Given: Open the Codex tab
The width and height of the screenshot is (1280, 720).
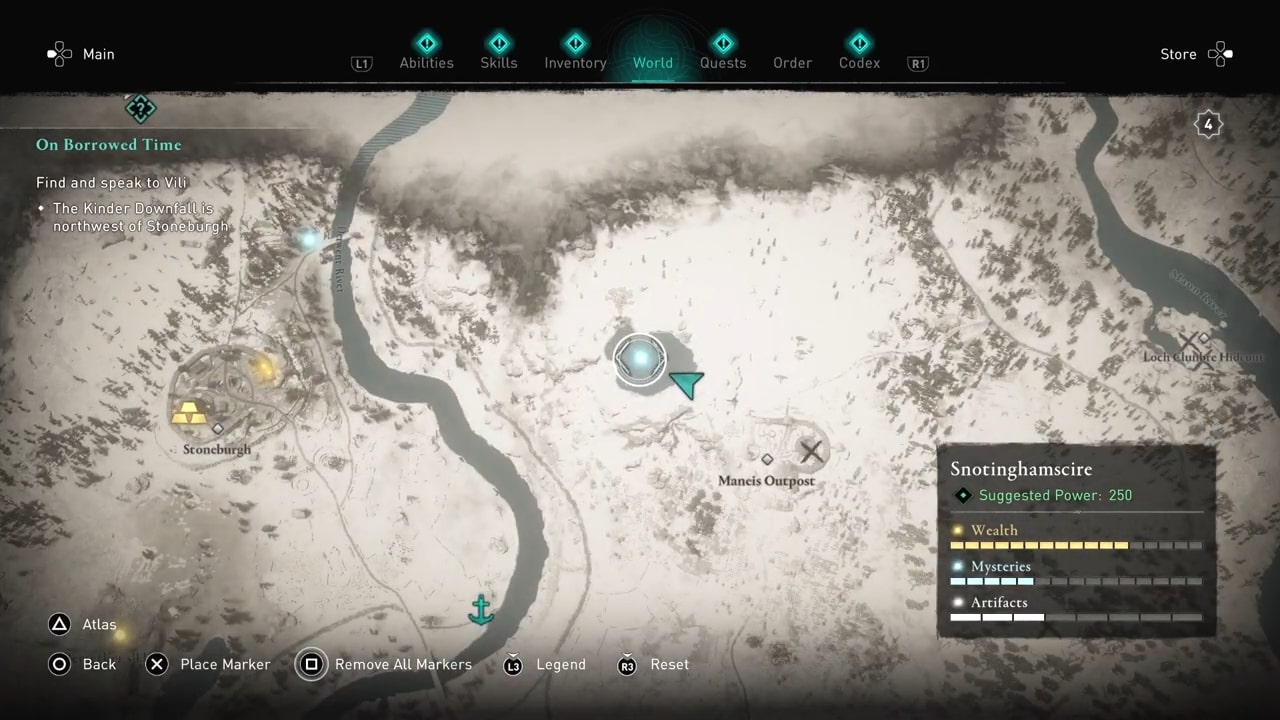Looking at the screenshot, I should click(859, 62).
